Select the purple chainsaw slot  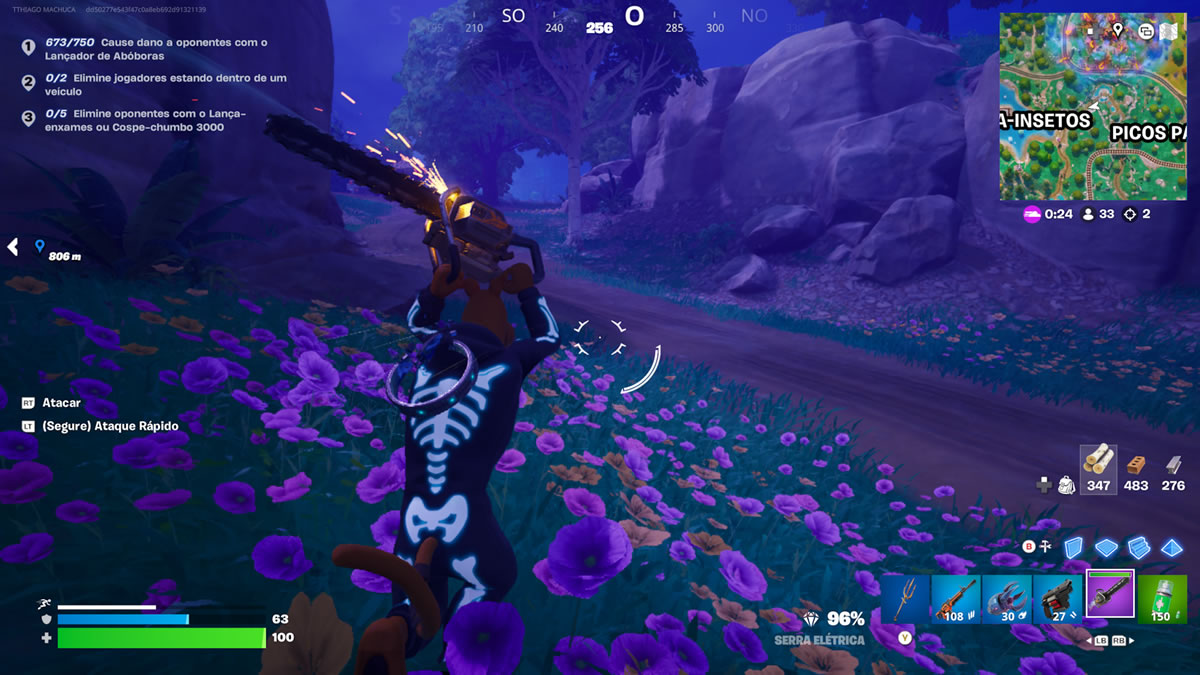click(1110, 595)
